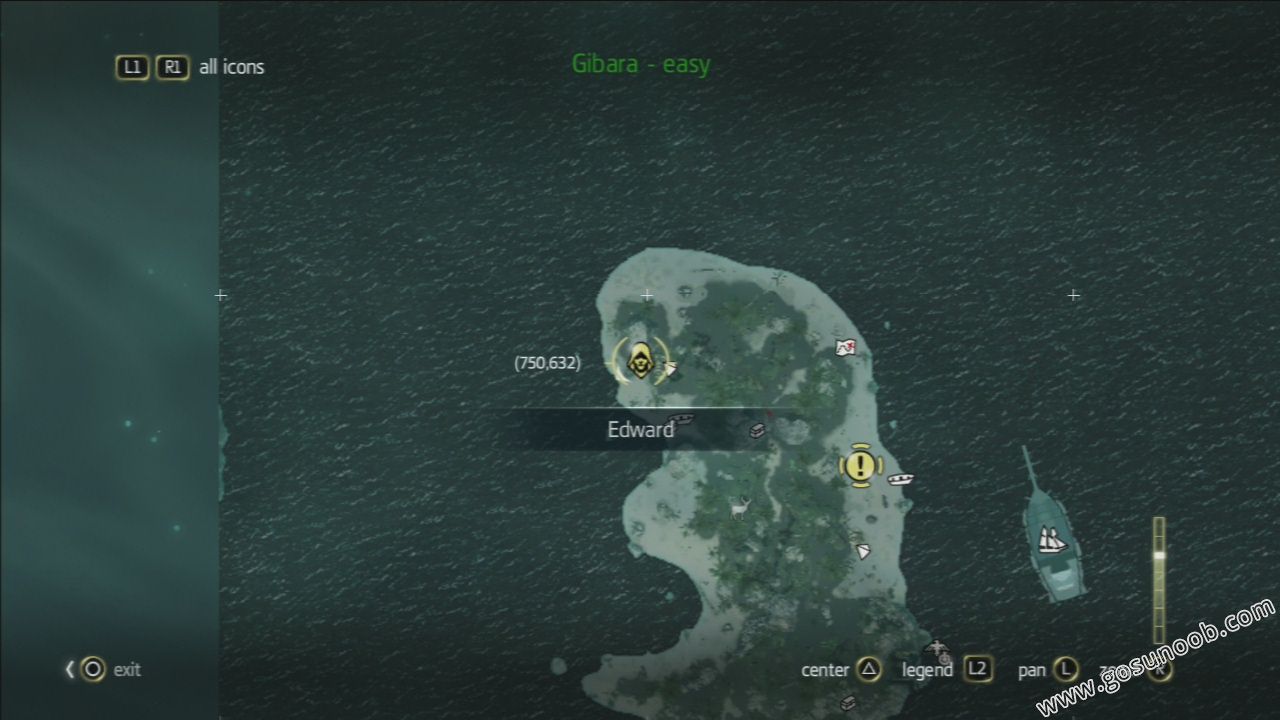Select the treasure map icon on the island

point(846,348)
